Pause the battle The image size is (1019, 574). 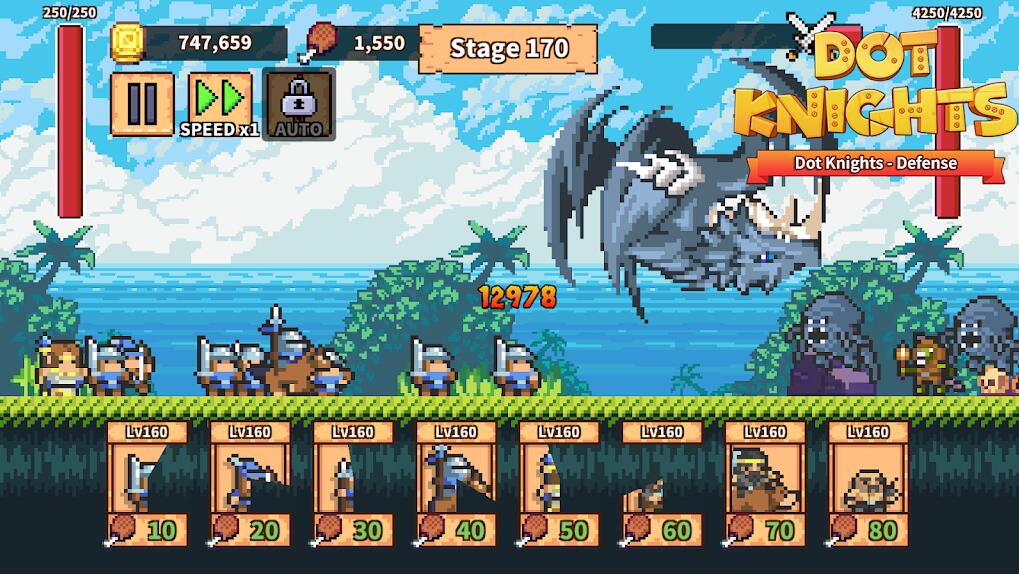(142, 103)
